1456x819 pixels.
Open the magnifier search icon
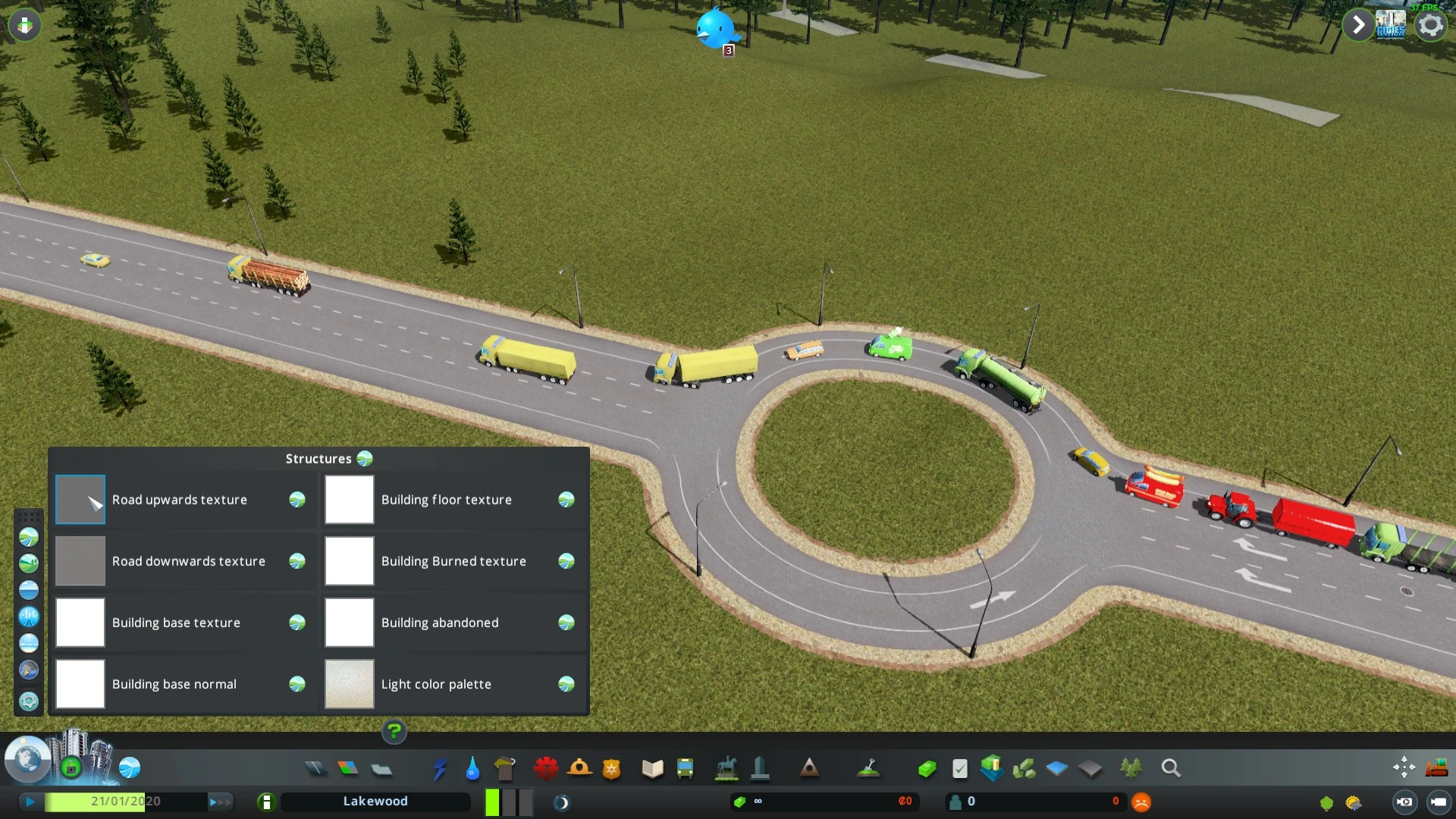(x=1170, y=768)
